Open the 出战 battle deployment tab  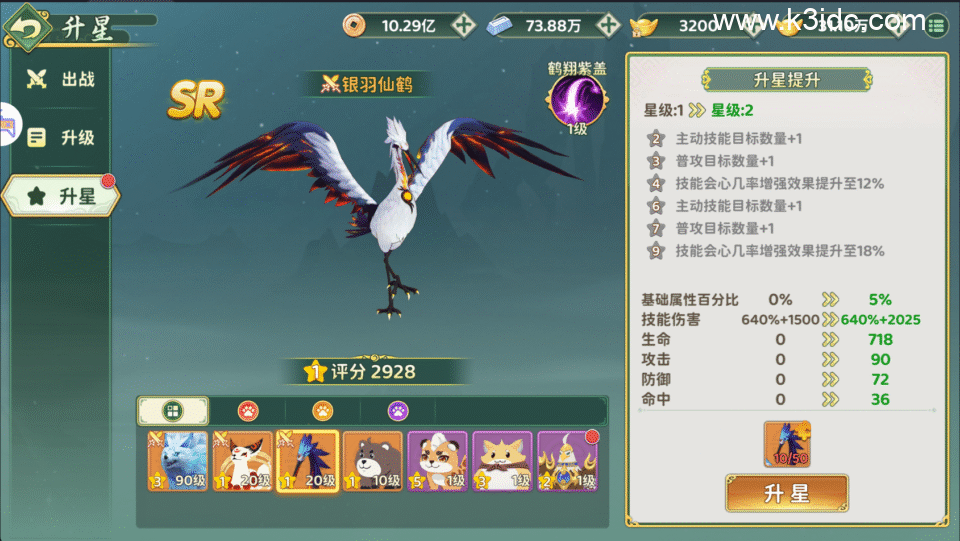coord(62,79)
